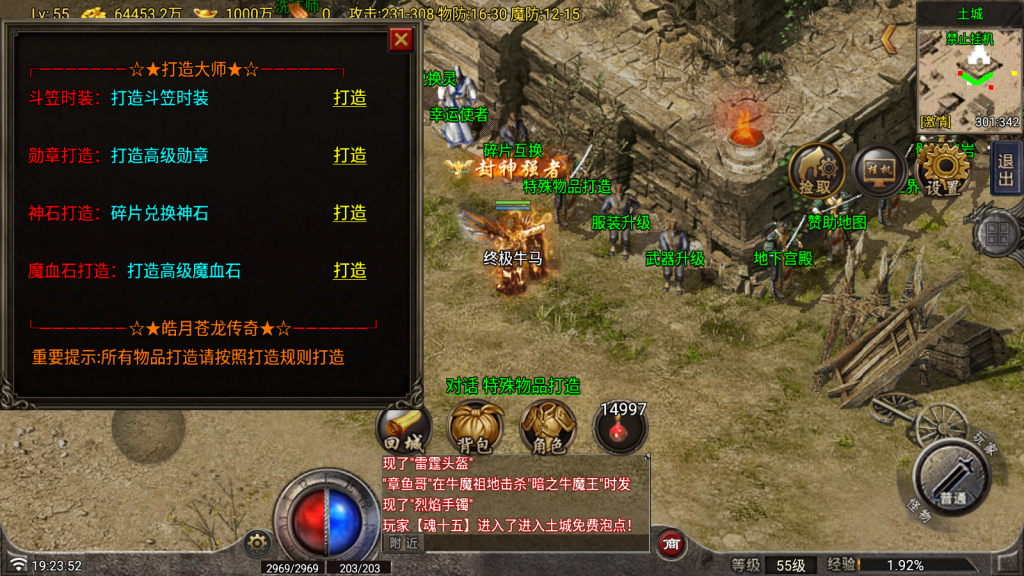Screen dimensions: 1024x576
Task: Open the 角色 character sheet
Action: (547, 429)
